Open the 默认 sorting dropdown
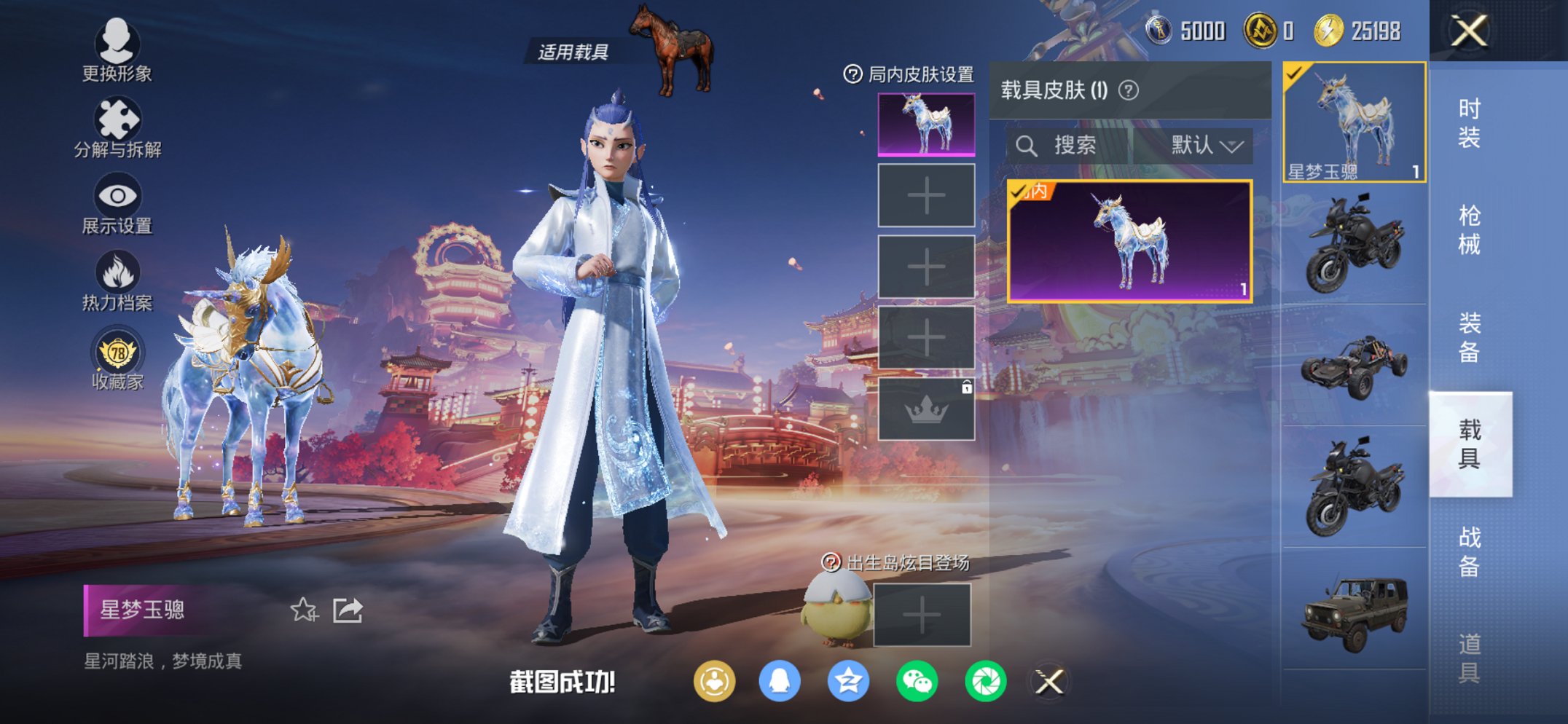Viewport: 1568px width, 724px height. tap(1204, 144)
